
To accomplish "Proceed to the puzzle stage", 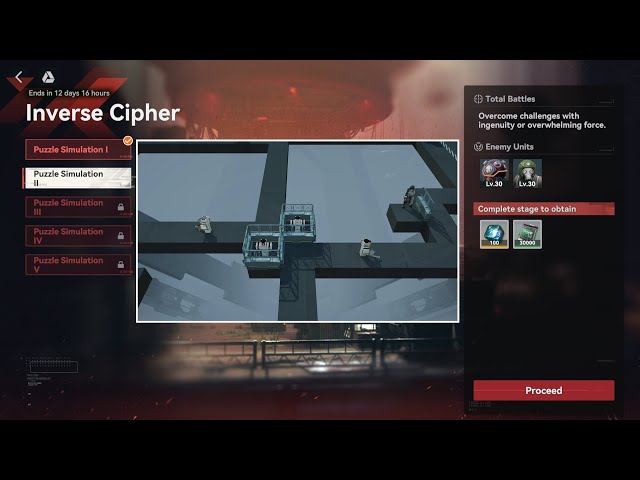I will (x=544, y=390).
